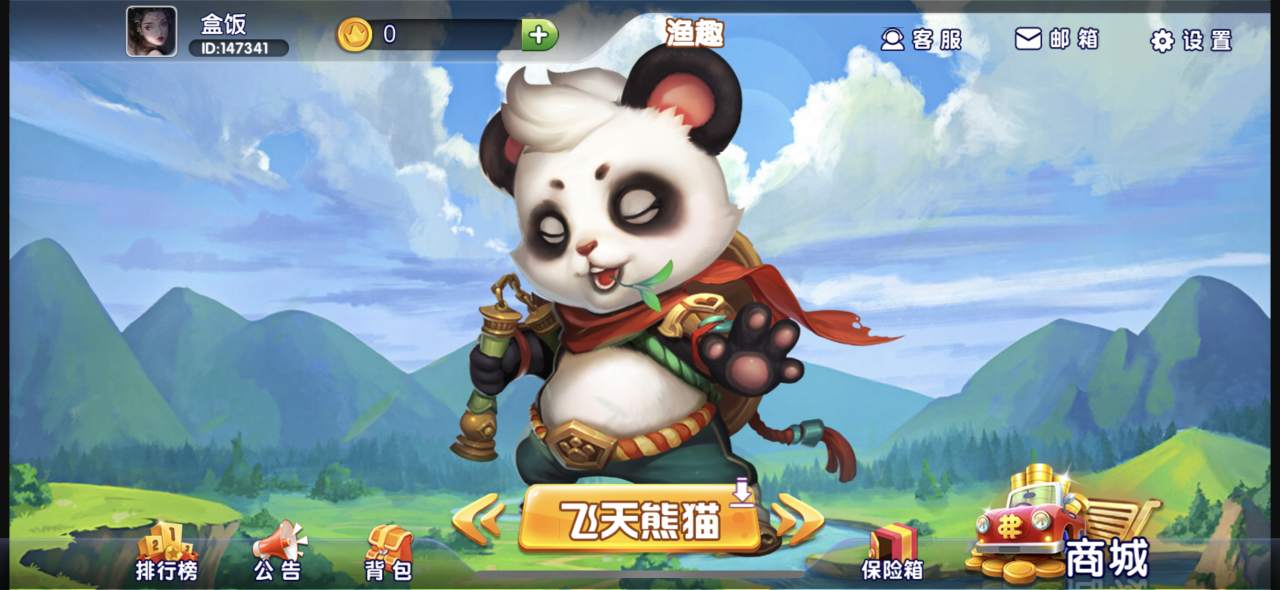The width and height of the screenshot is (1280, 590).
Task: Select the next game with right arrow
Action: (800, 519)
